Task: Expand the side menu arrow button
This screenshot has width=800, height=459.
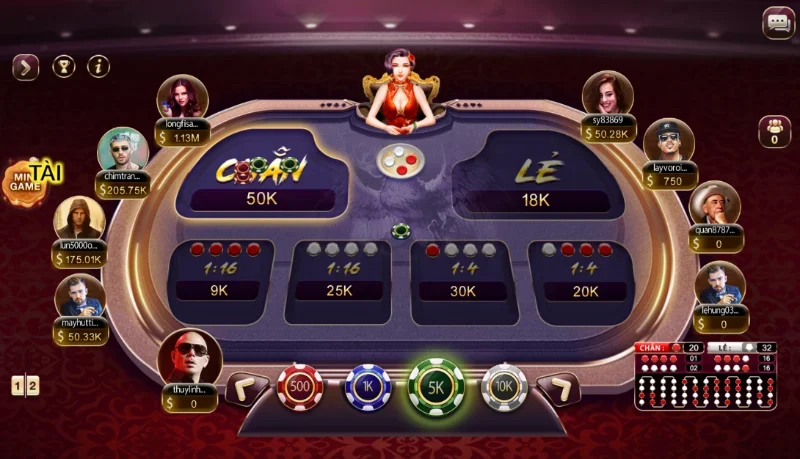Action: click(x=25, y=67)
